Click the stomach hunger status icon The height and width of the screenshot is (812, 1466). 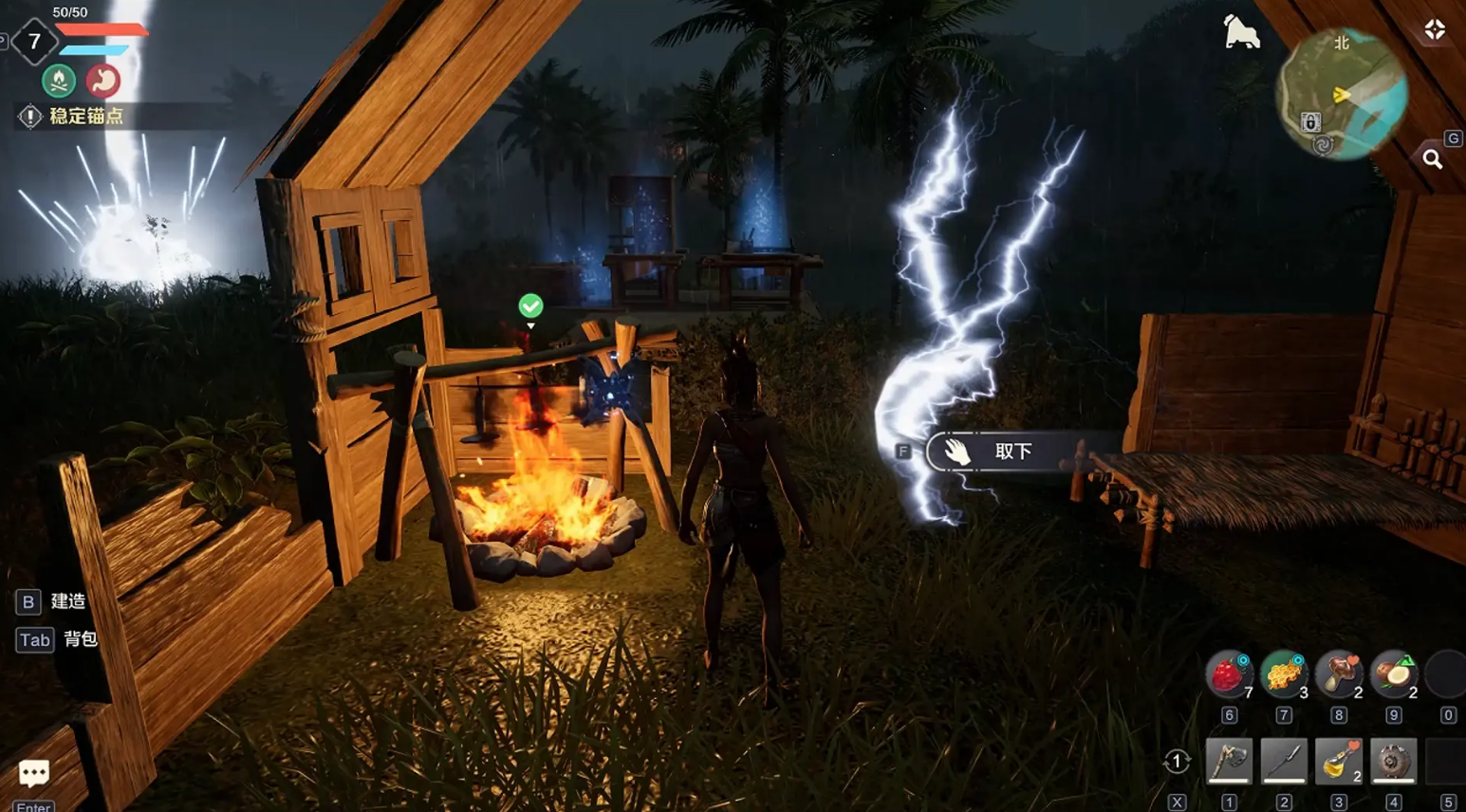[102, 81]
